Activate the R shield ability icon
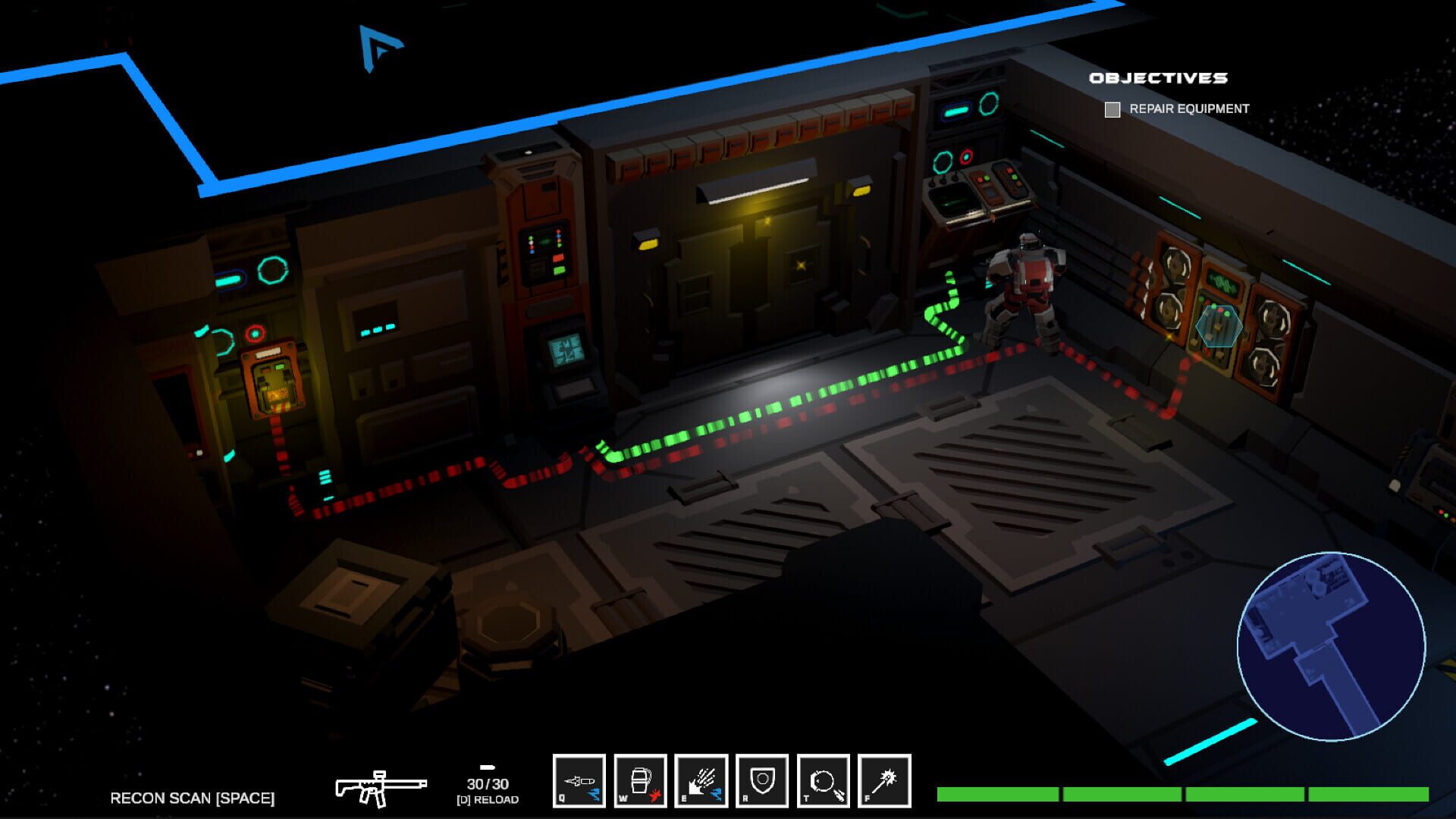Viewport: 1456px width, 819px height. (x=761, y=778)
